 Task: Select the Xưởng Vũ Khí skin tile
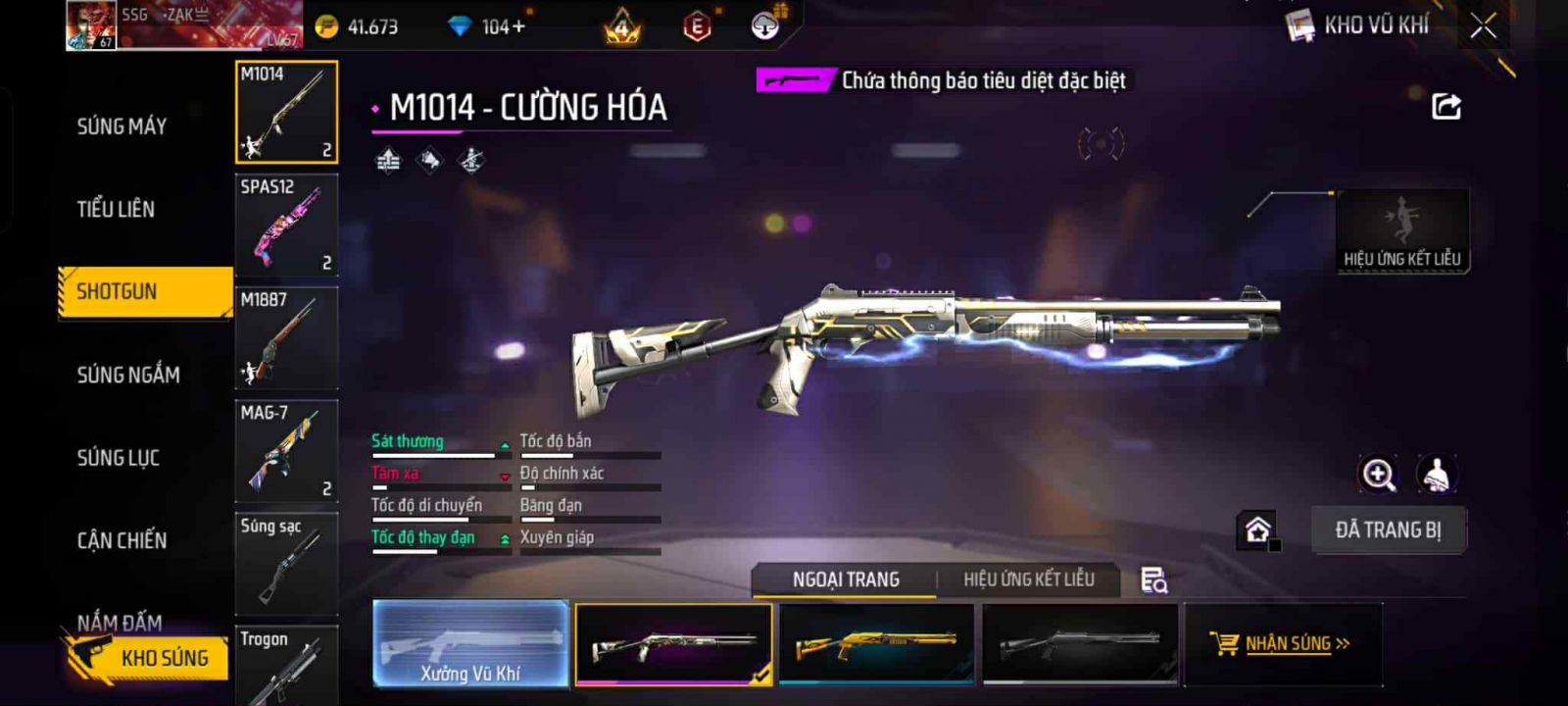470,643
